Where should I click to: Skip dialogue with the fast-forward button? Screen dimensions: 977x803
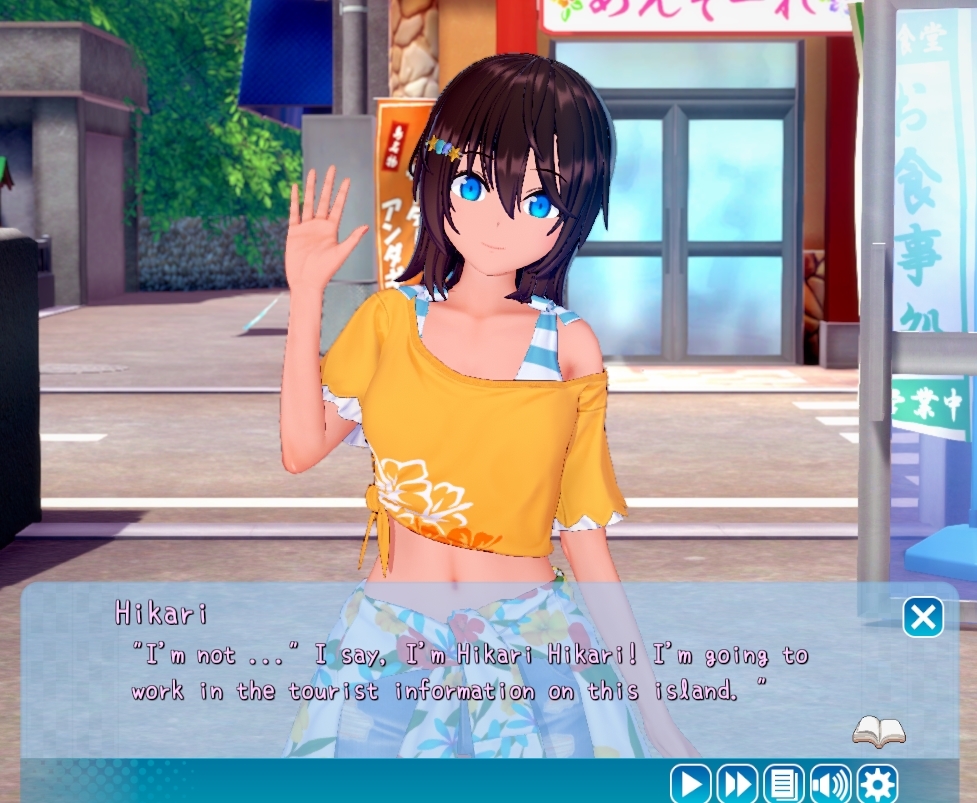click(x=737, y=783)
